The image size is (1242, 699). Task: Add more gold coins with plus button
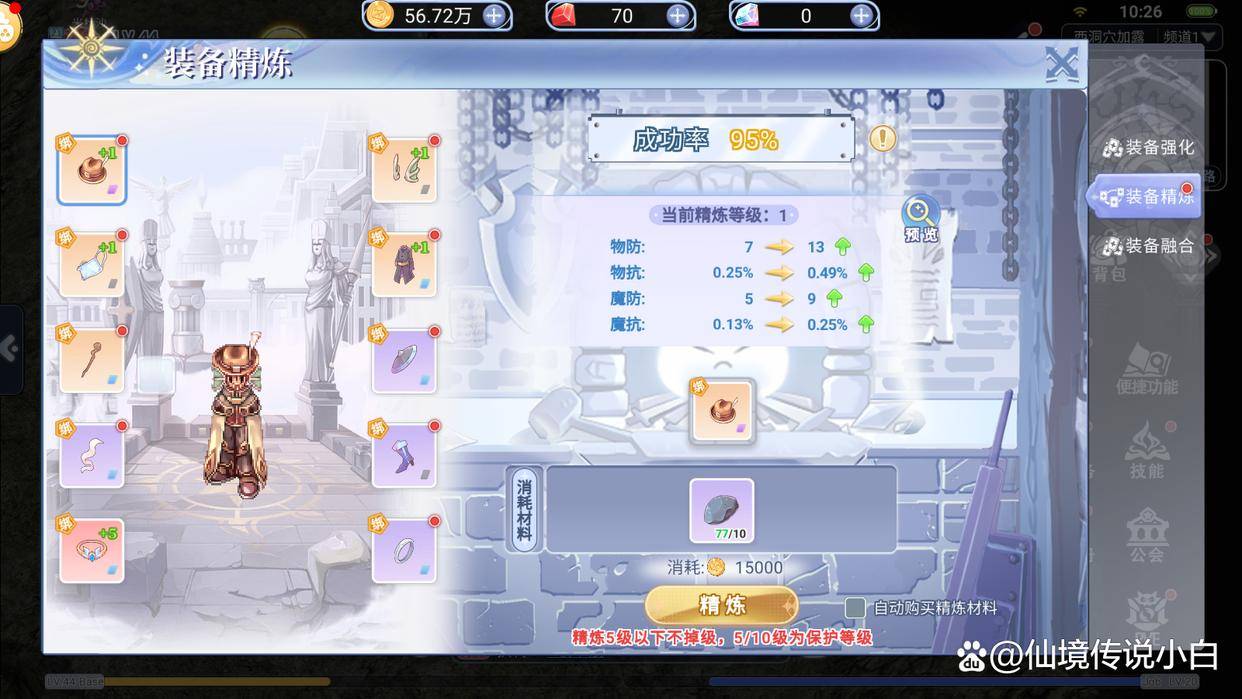[x=494, y=15]
